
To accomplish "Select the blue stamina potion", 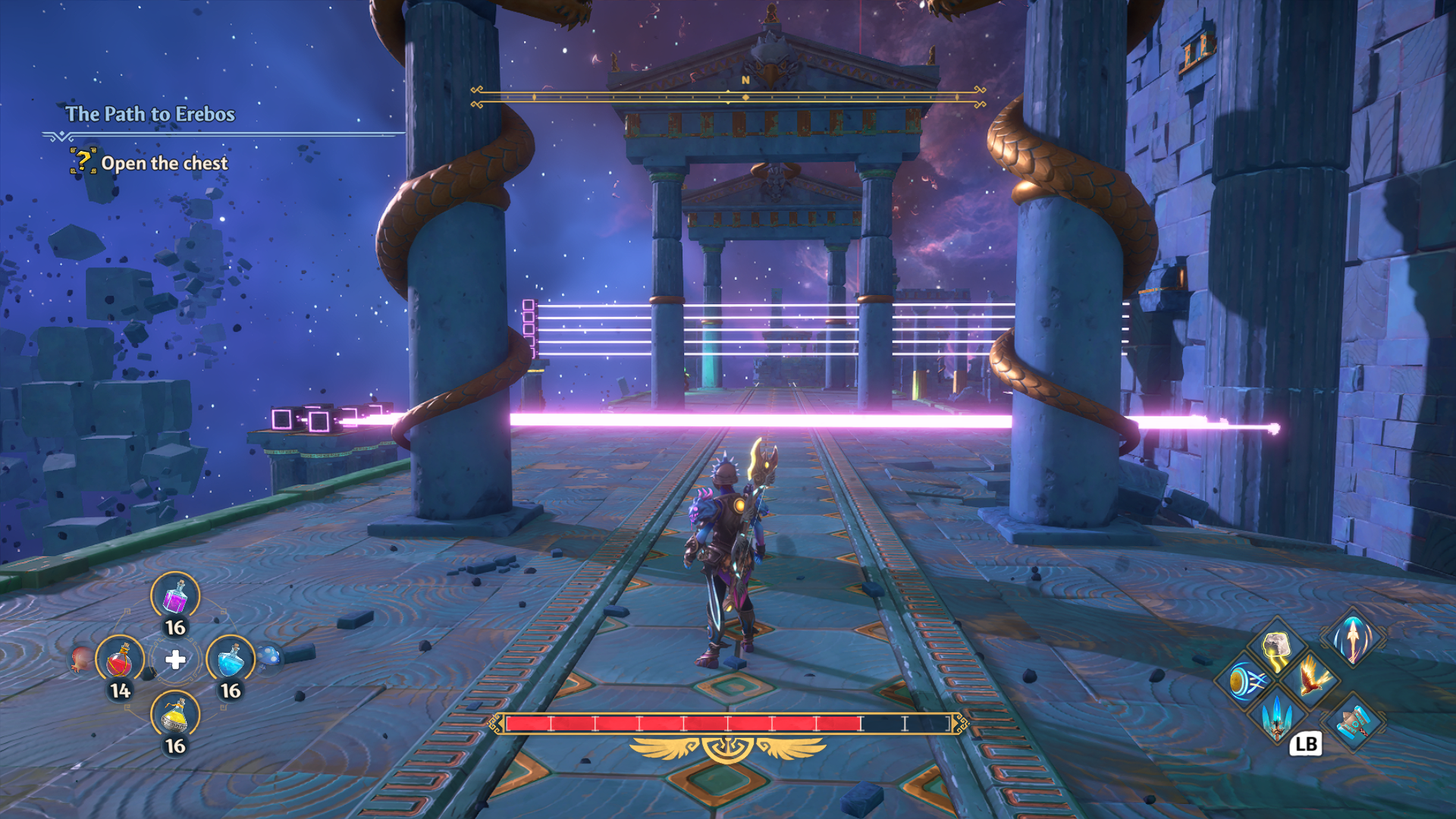I will [231, 660].
